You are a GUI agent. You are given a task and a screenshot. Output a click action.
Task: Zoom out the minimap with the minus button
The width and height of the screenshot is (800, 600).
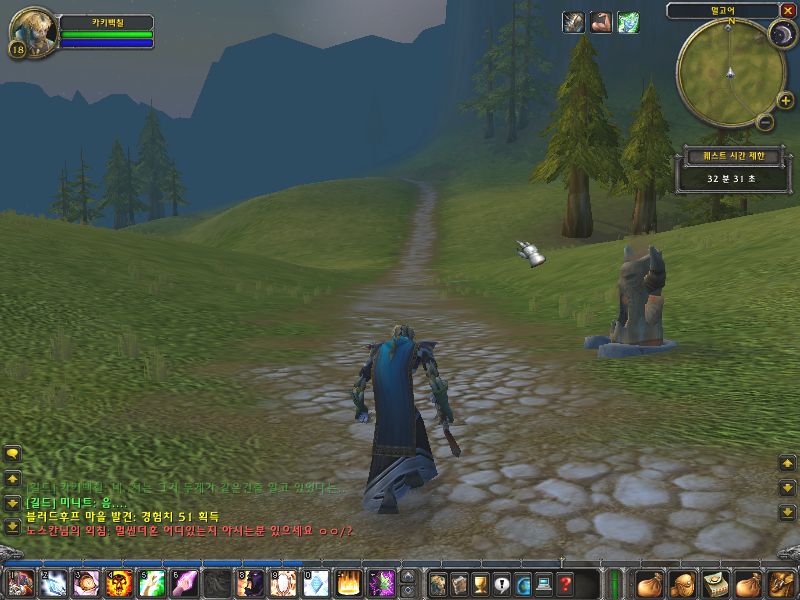pyautogui.click(x=765, y=122)
